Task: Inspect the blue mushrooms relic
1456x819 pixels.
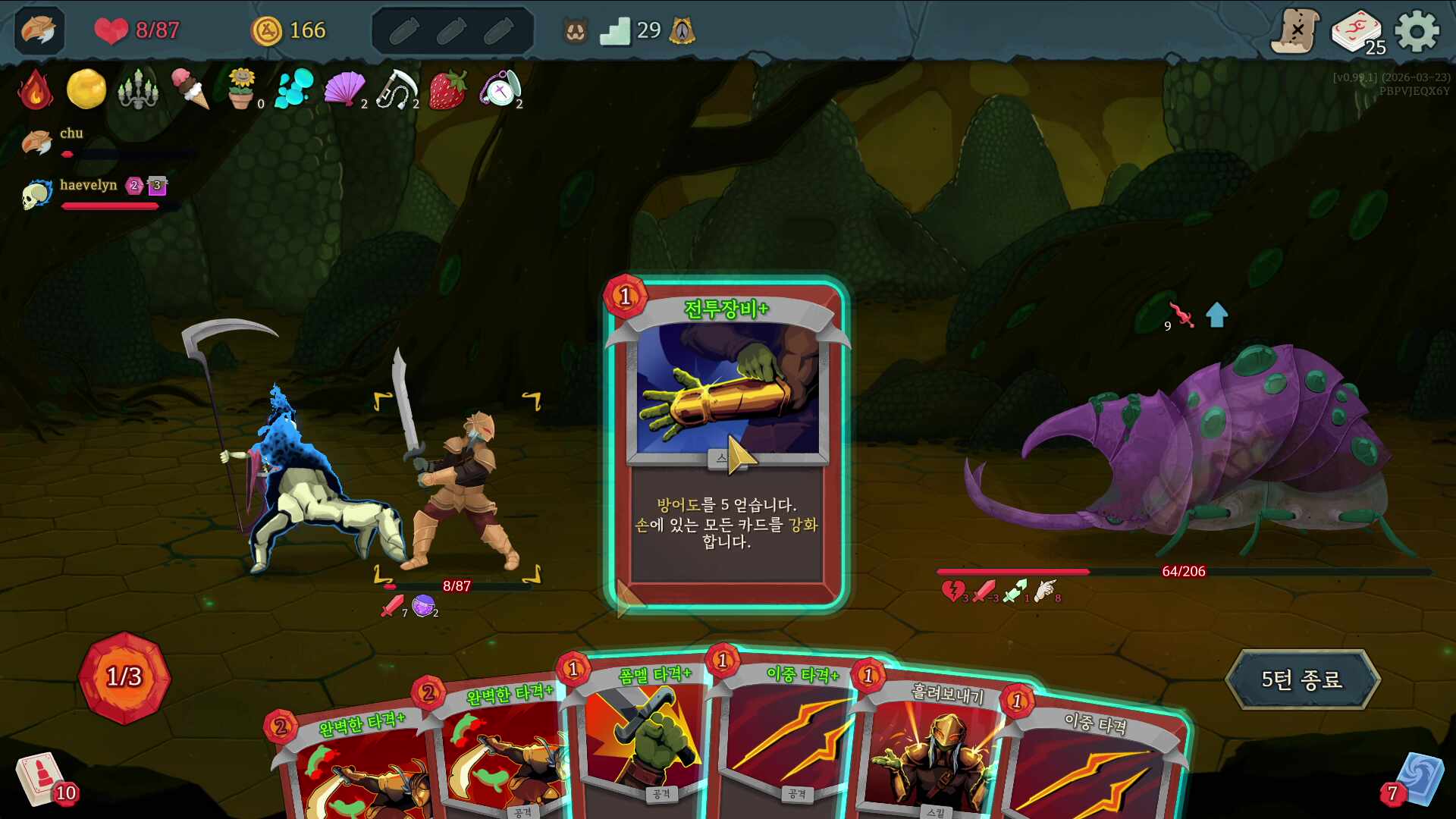Action: point(293,89)
